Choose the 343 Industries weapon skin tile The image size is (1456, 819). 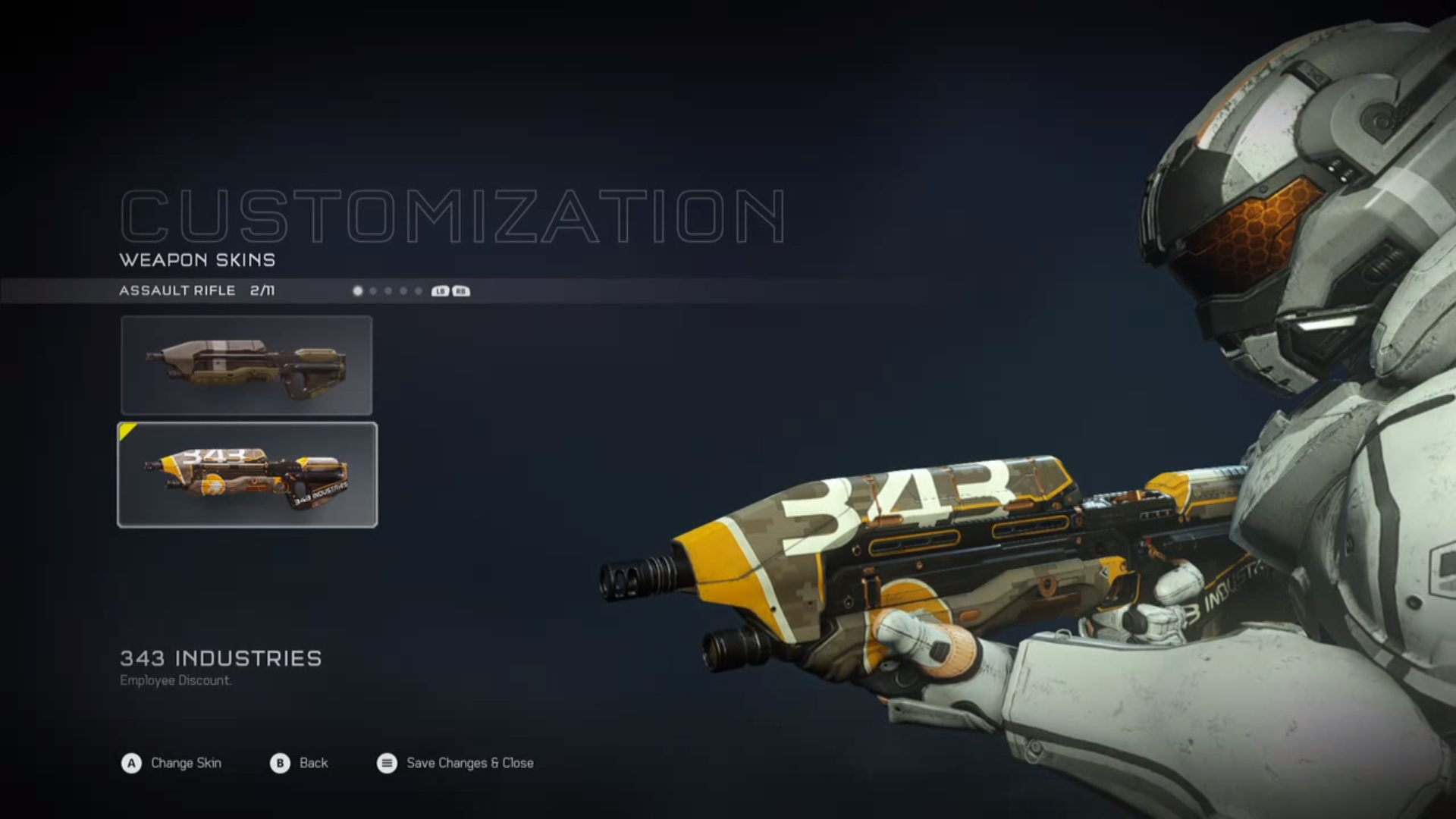pyautogui.click(x=247, y=475)
